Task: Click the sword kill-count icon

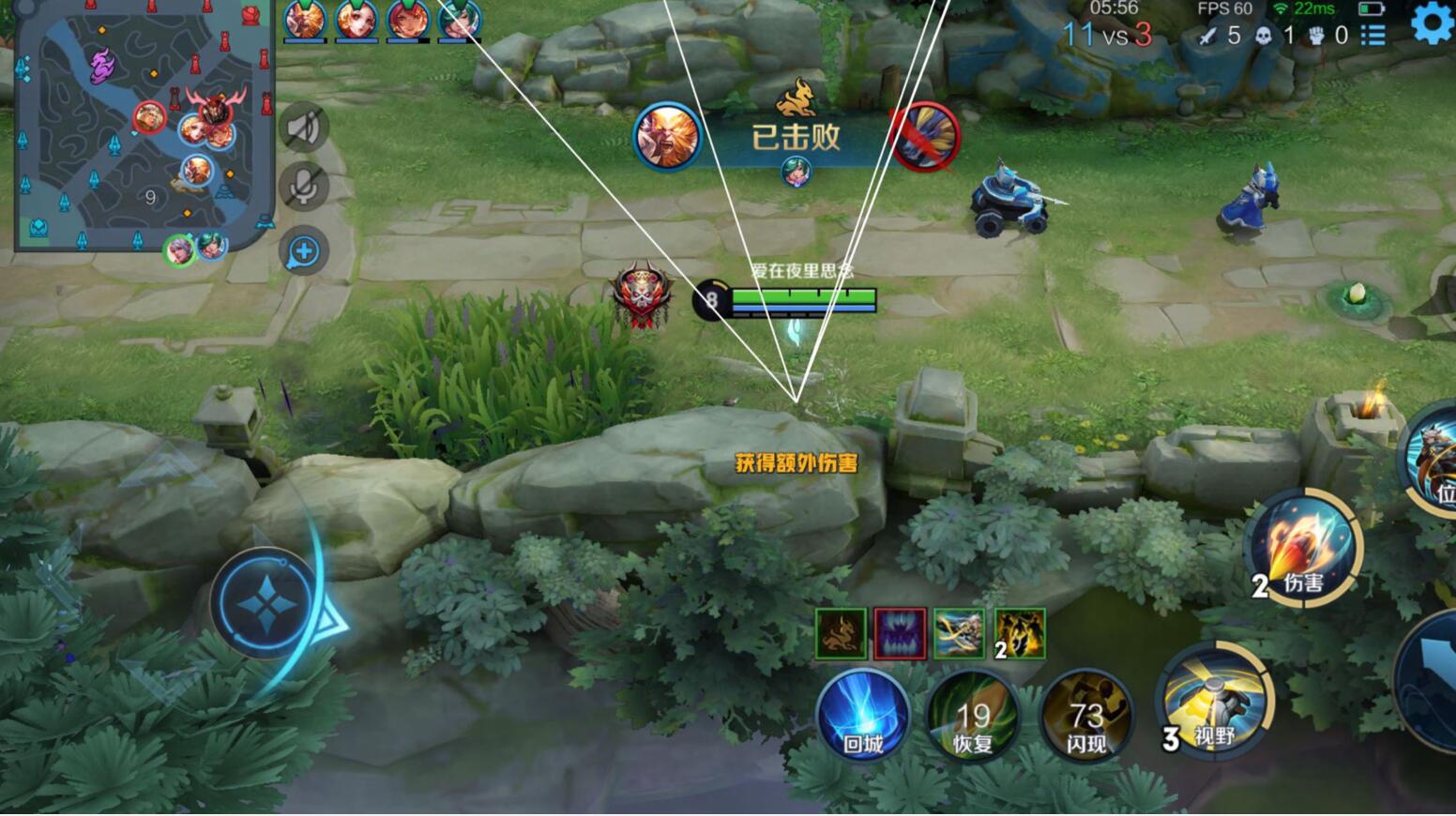Action: (1207, 36)
